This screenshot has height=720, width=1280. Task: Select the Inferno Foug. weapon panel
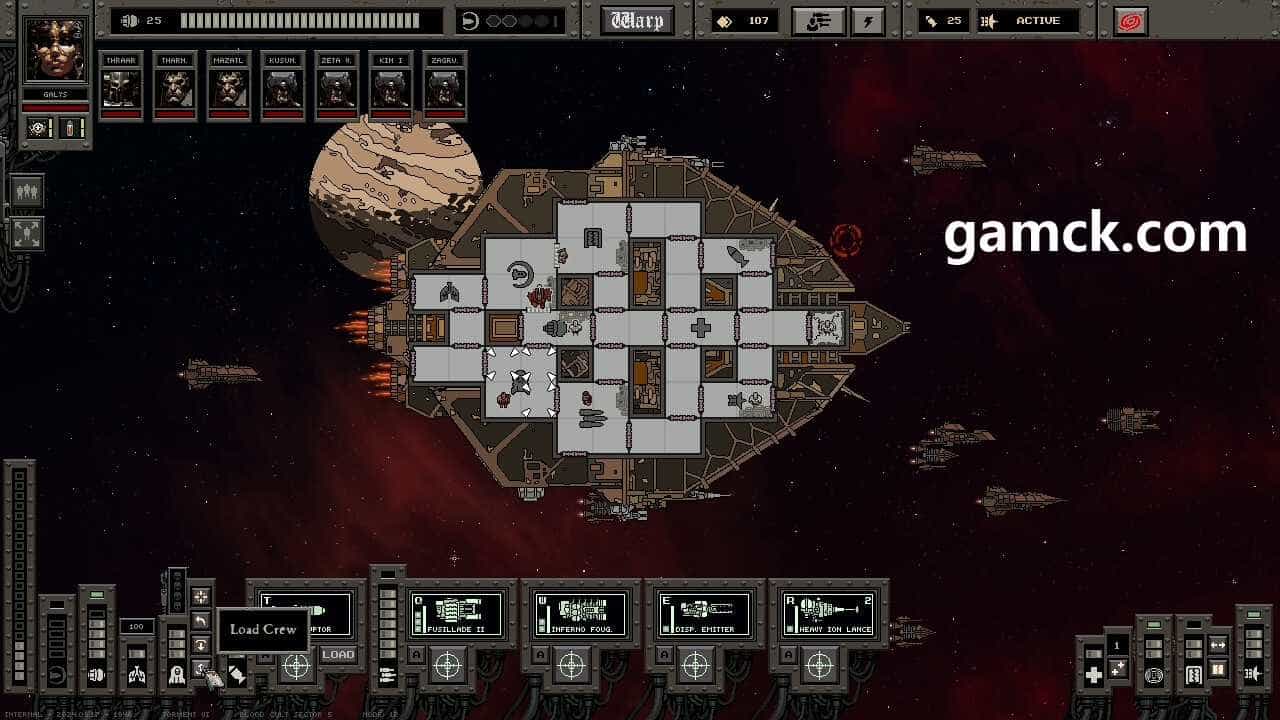click(x=580, y=613)
